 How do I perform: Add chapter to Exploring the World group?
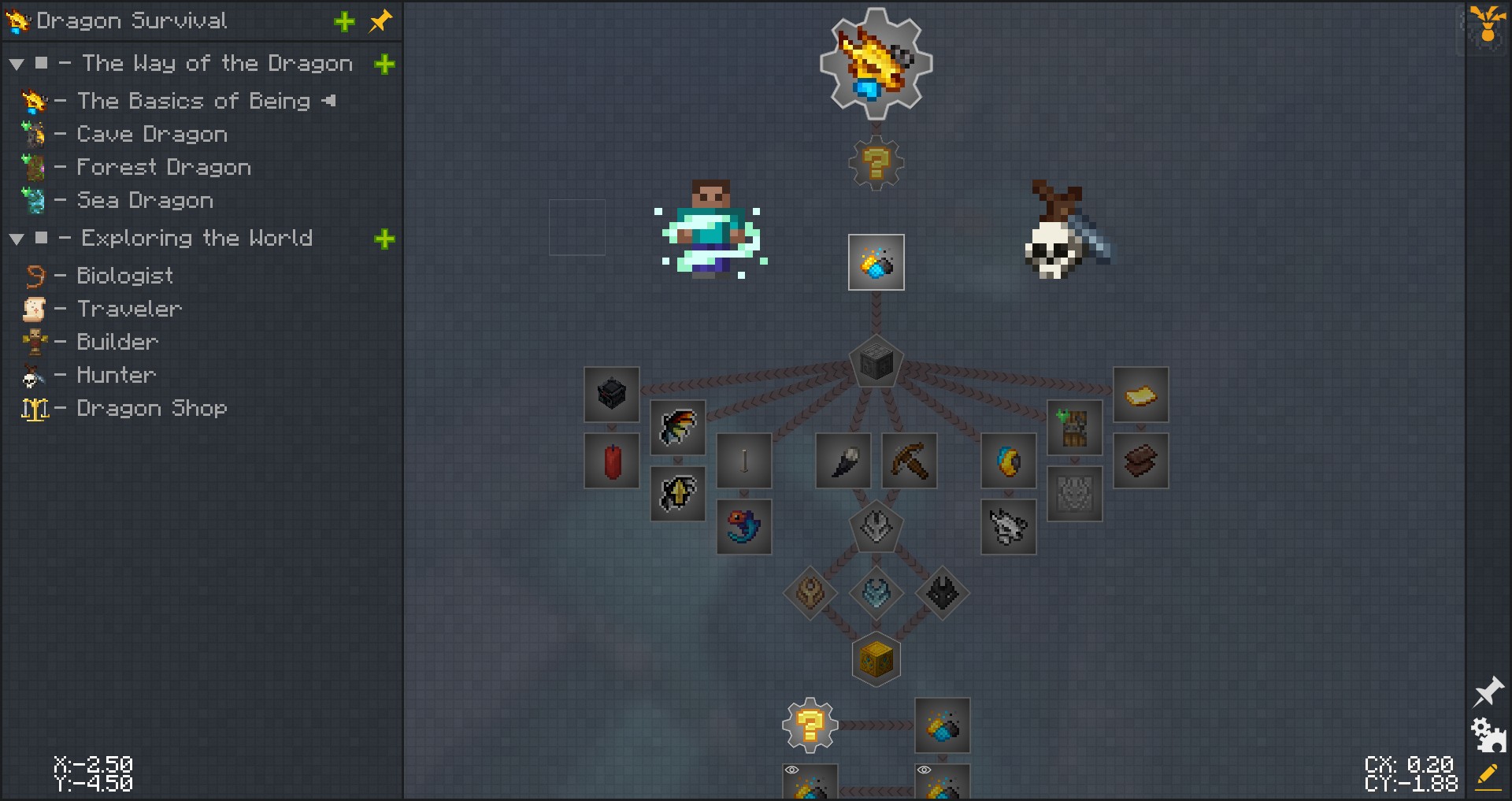point(384,239)
